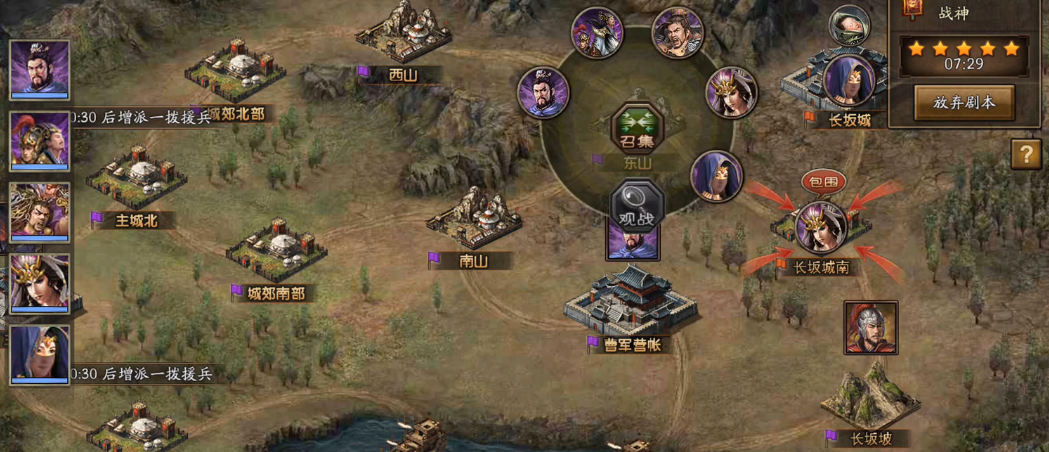Select the 西山 map location
Screen dimensions: 1049x452
pyautogui.click(x=405, y=44)
